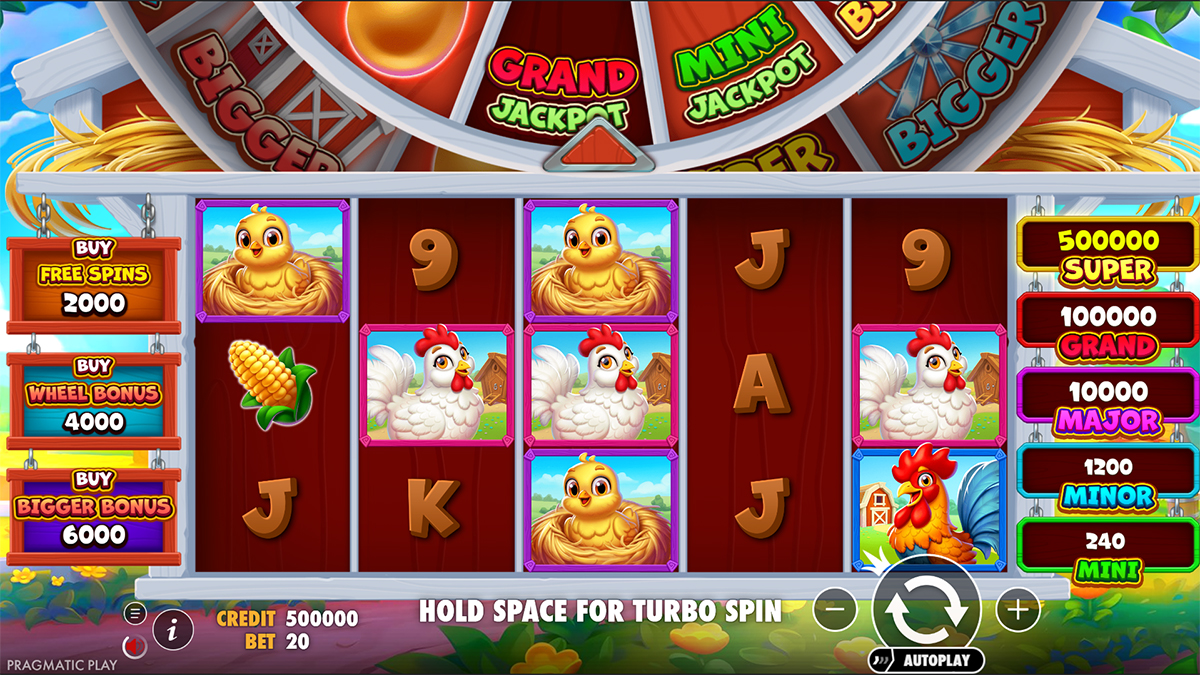Buy the Bigger Bonus for 6000

pos(94,517)
